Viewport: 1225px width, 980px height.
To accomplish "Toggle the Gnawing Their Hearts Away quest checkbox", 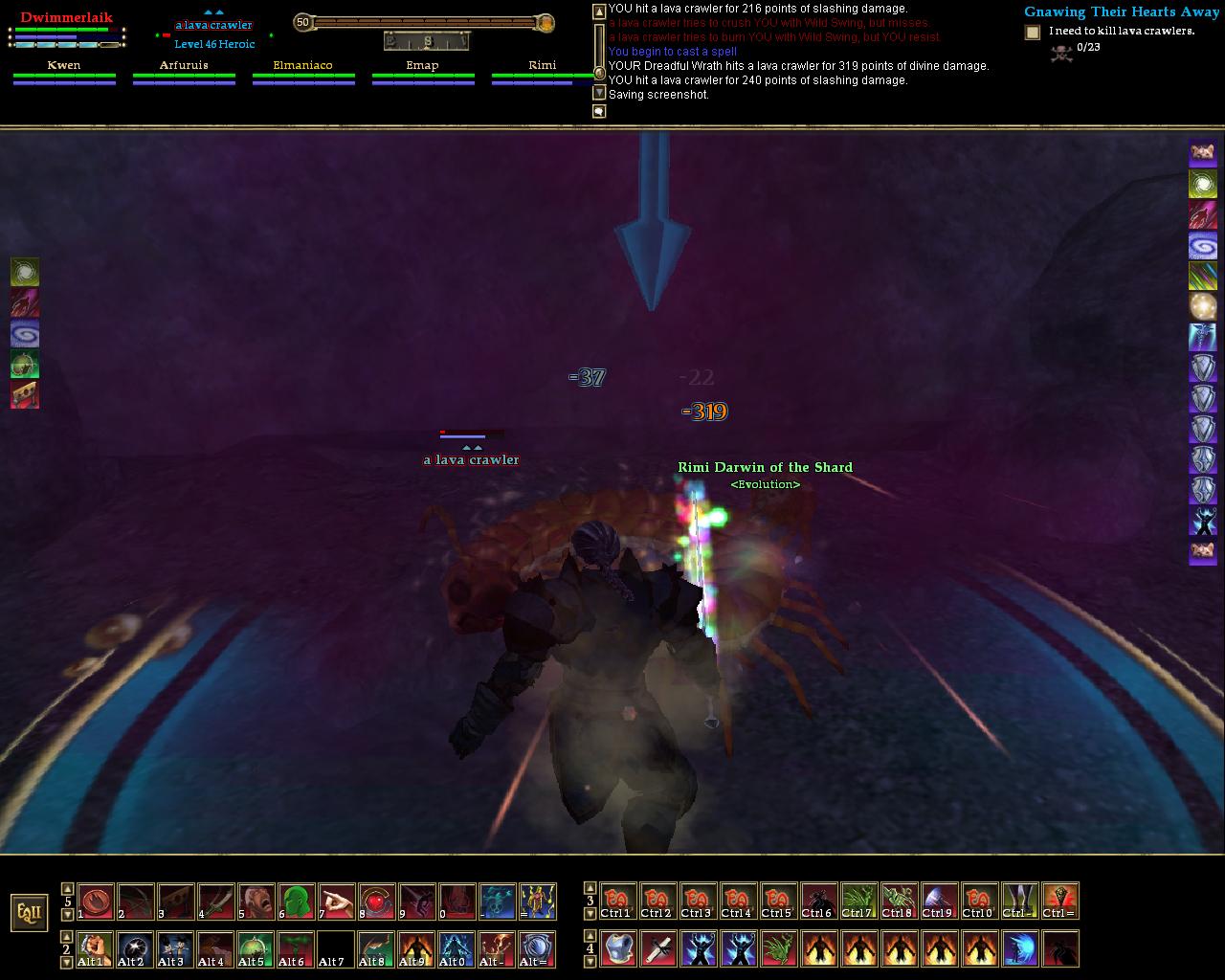I will coord(1033,33).
